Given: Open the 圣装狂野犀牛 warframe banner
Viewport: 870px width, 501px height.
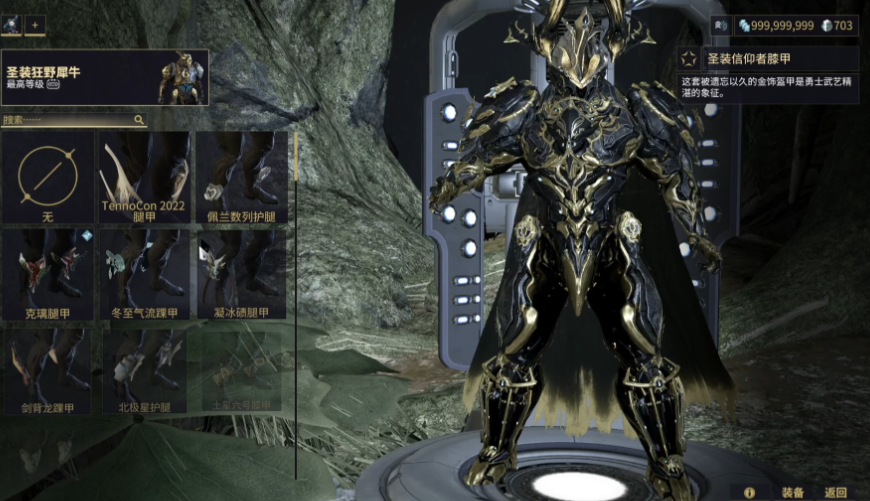Looking at the screenshot, I should pyautogui.click(x=105, y=77).
